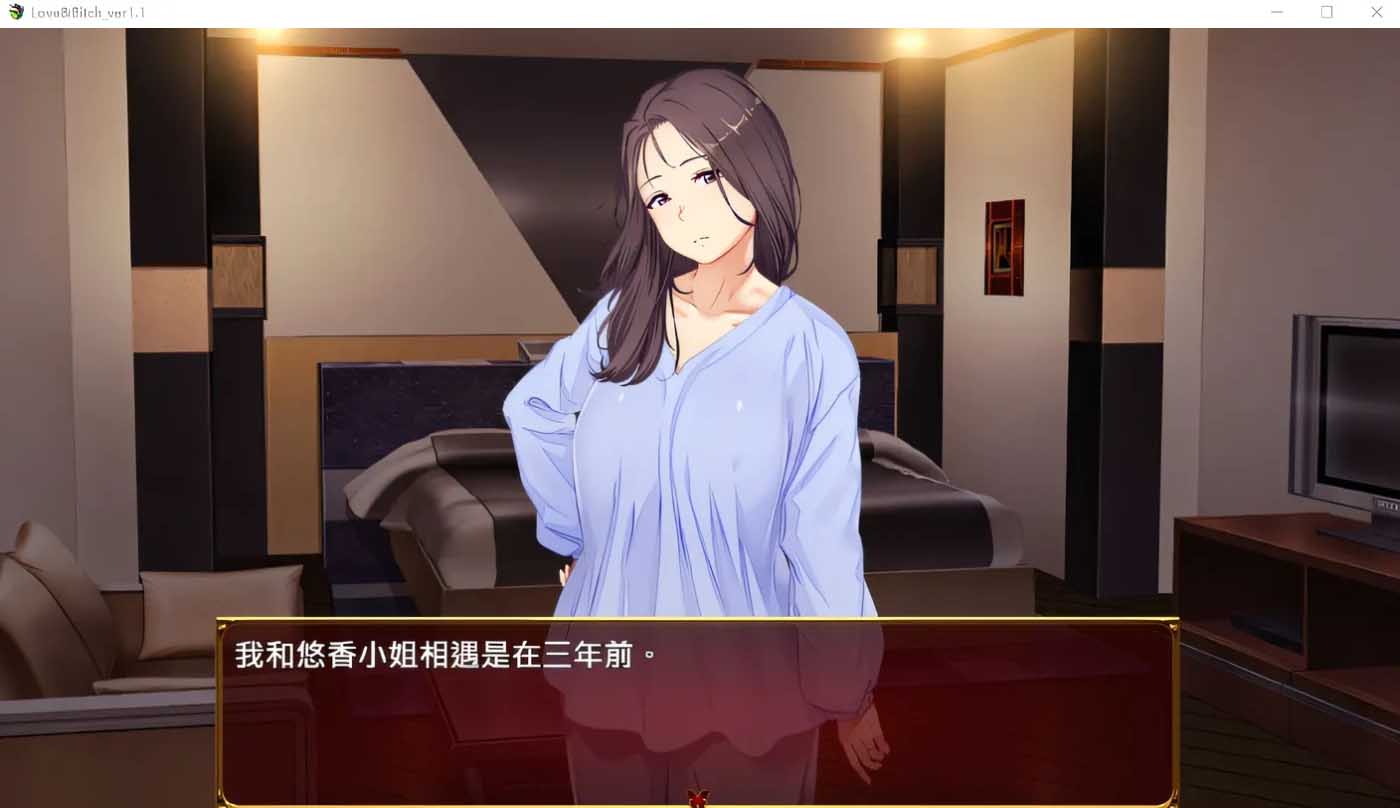1400x808 pixels.
Task: Click the title text Love&Bitch_ver1.1
Action: click(x=86, y=12)
